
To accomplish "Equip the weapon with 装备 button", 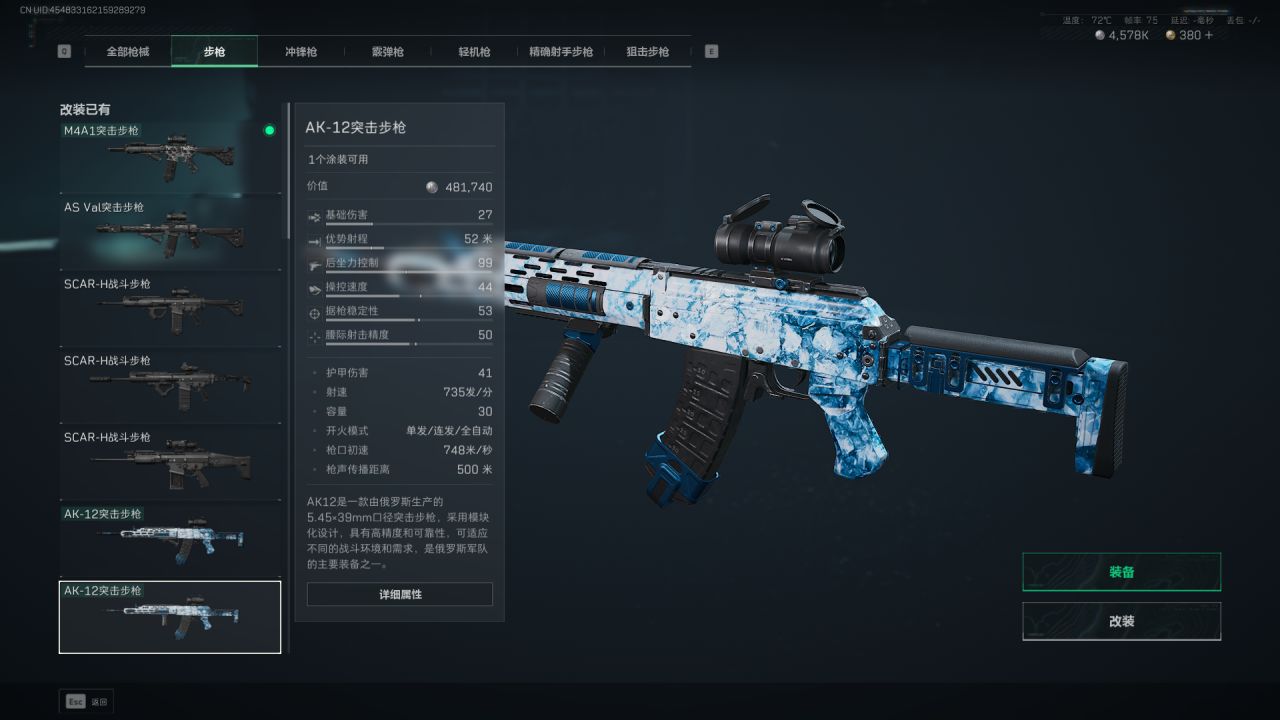I will 1121,572.
